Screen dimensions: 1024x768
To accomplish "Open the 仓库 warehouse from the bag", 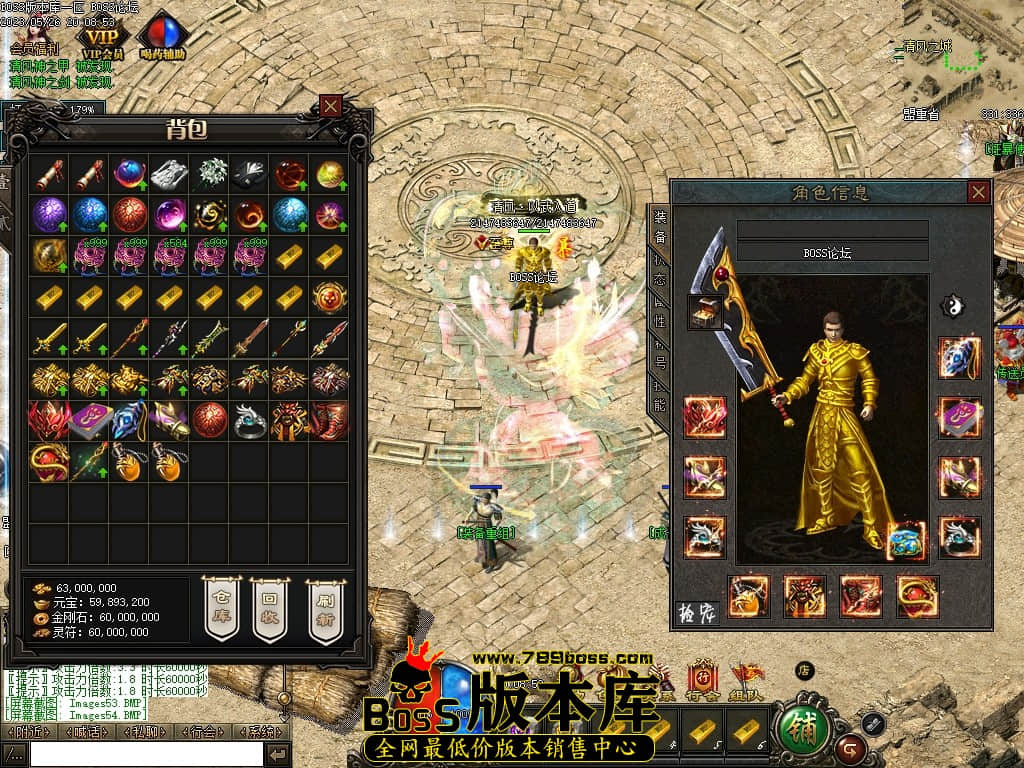I will click(x=222, y=607).
